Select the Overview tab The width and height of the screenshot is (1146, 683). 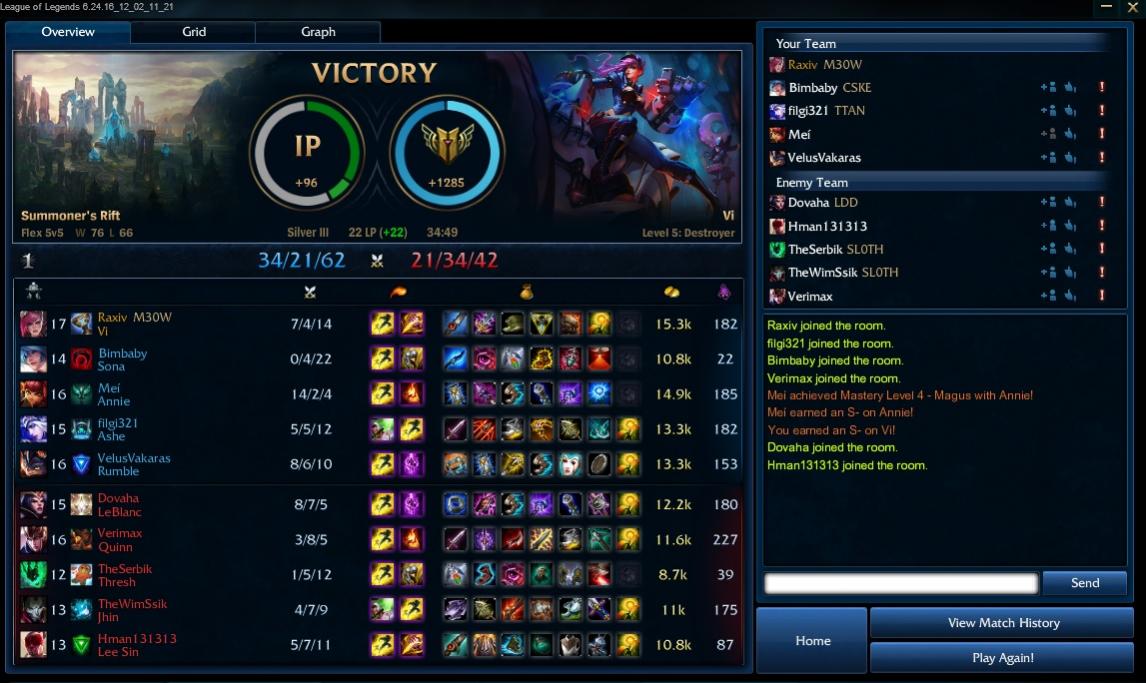(x=68, y=32)
